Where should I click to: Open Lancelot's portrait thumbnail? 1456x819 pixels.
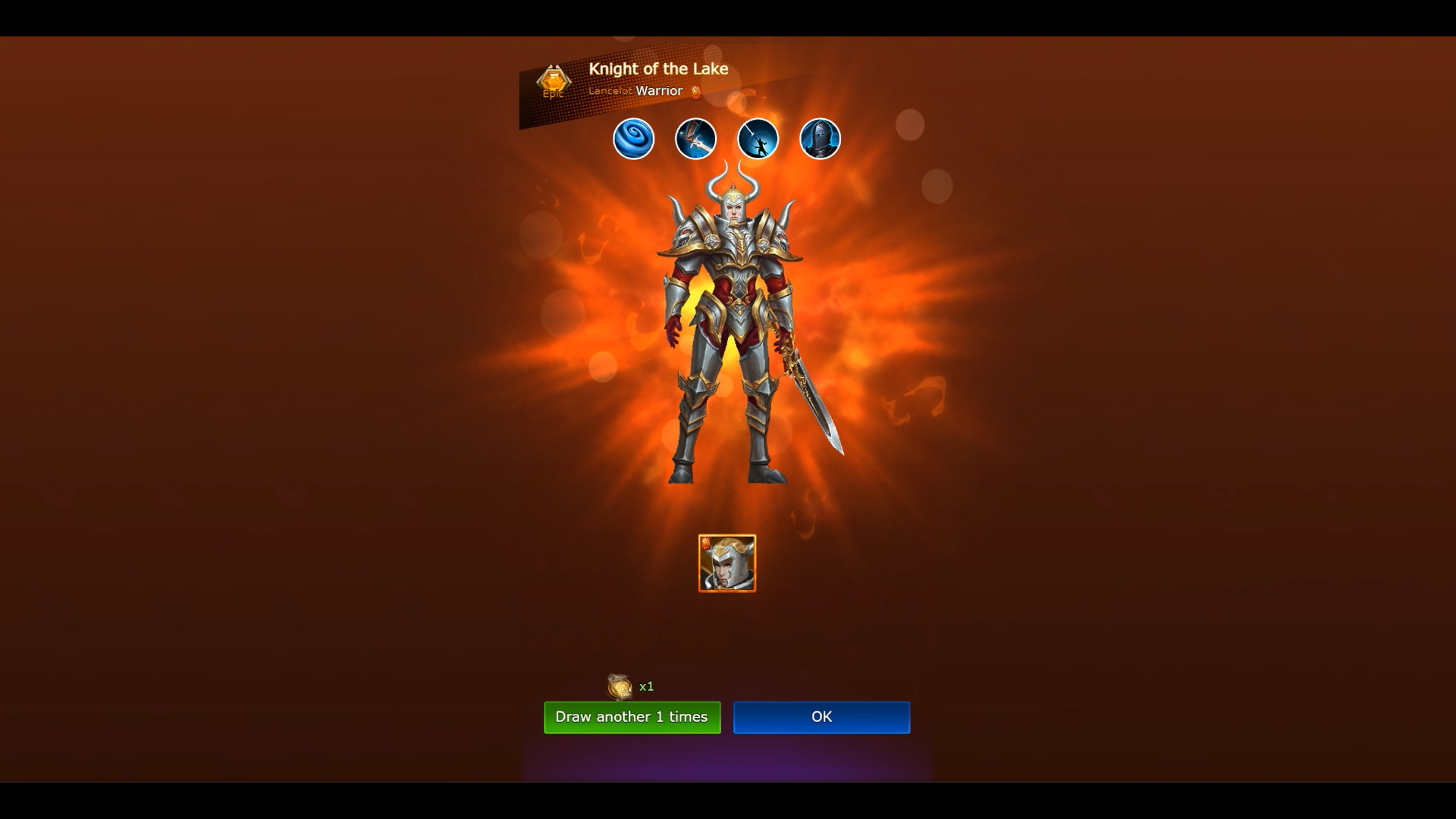pyautogui.click(x=726, y=563)
